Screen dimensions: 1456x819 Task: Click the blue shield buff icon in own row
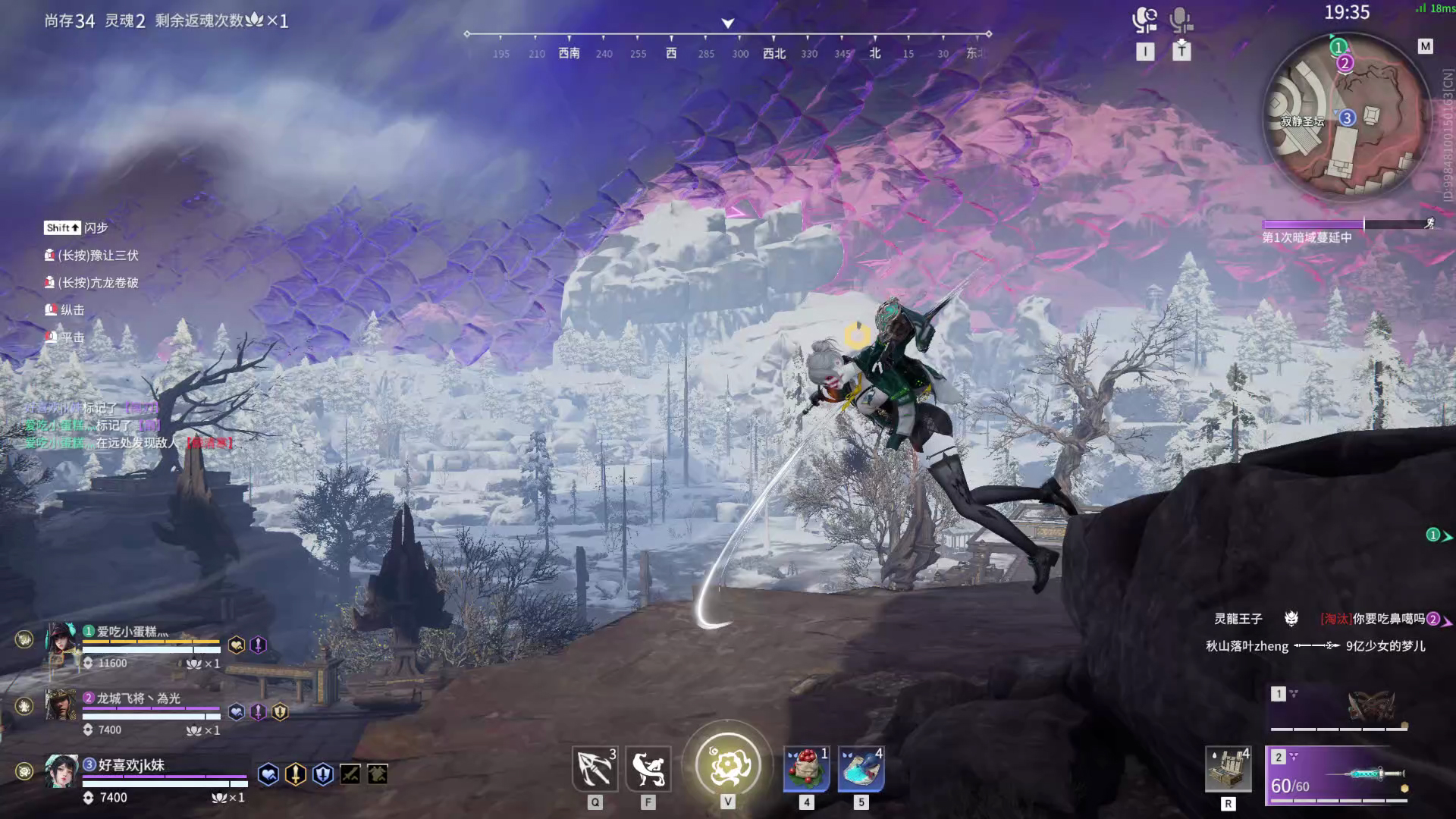click(323, 774)
